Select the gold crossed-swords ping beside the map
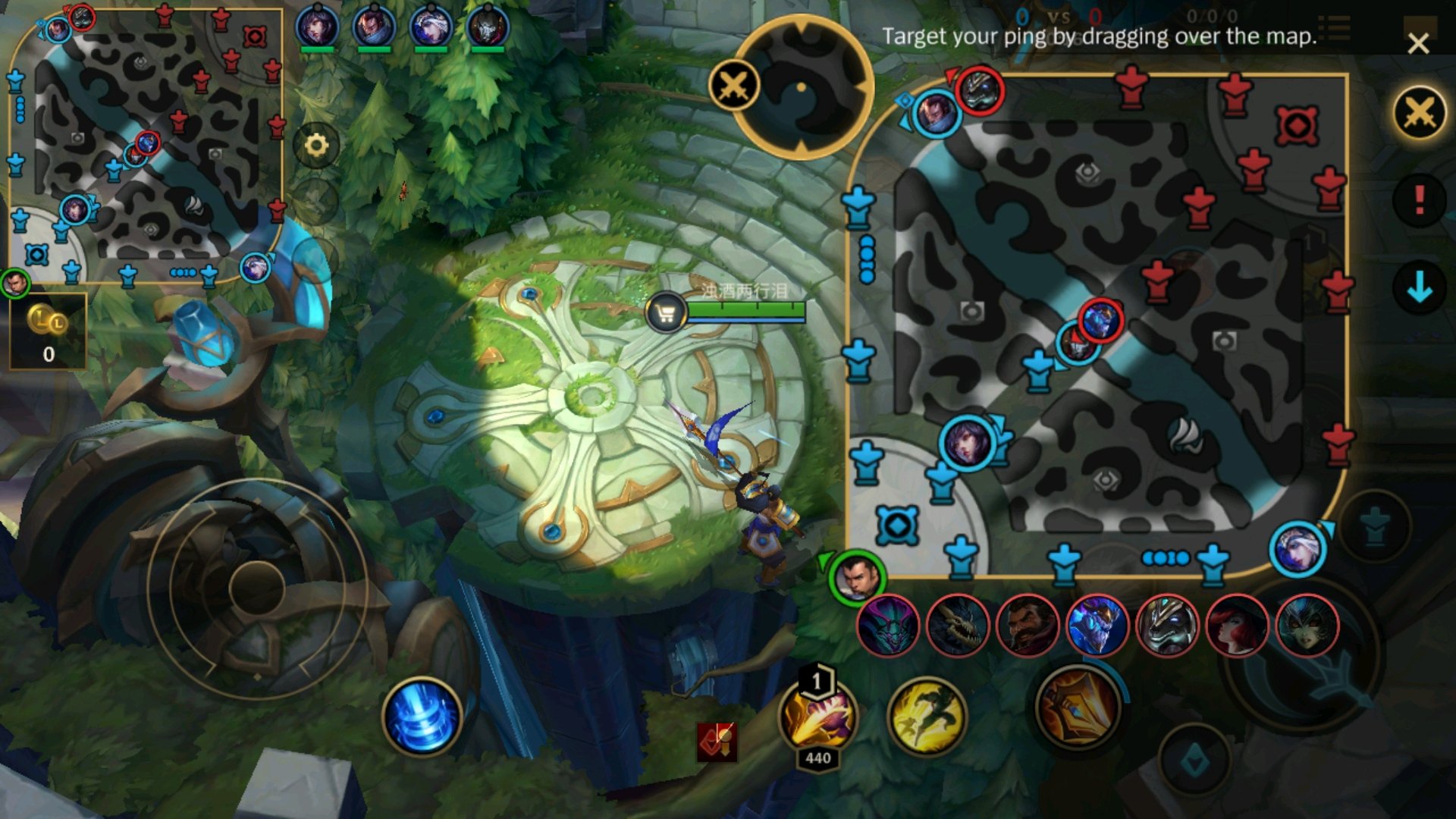The width and height of the screenshot is (1456, 819). point(1419,114)
